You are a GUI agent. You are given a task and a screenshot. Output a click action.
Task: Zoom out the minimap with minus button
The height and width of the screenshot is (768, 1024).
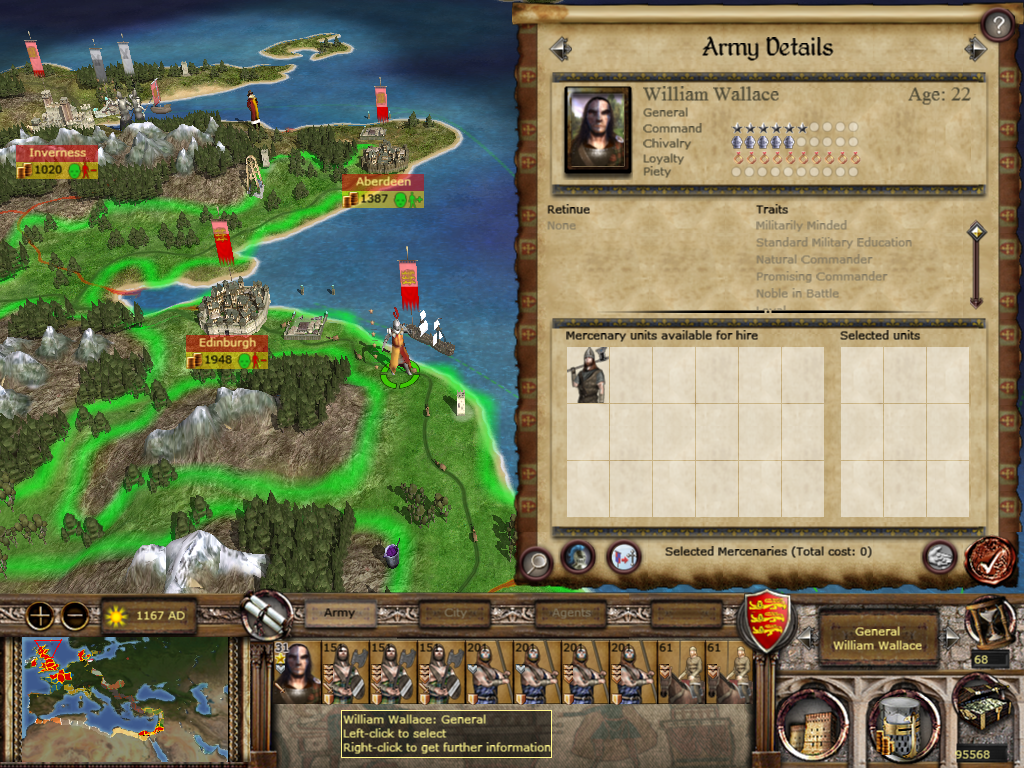tap(74, 616)
